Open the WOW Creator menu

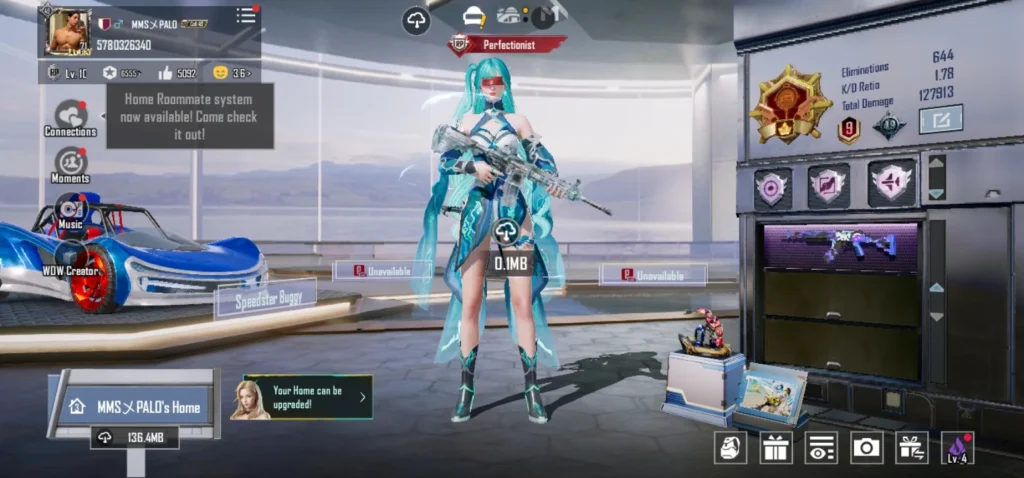[x=70, y=256]
